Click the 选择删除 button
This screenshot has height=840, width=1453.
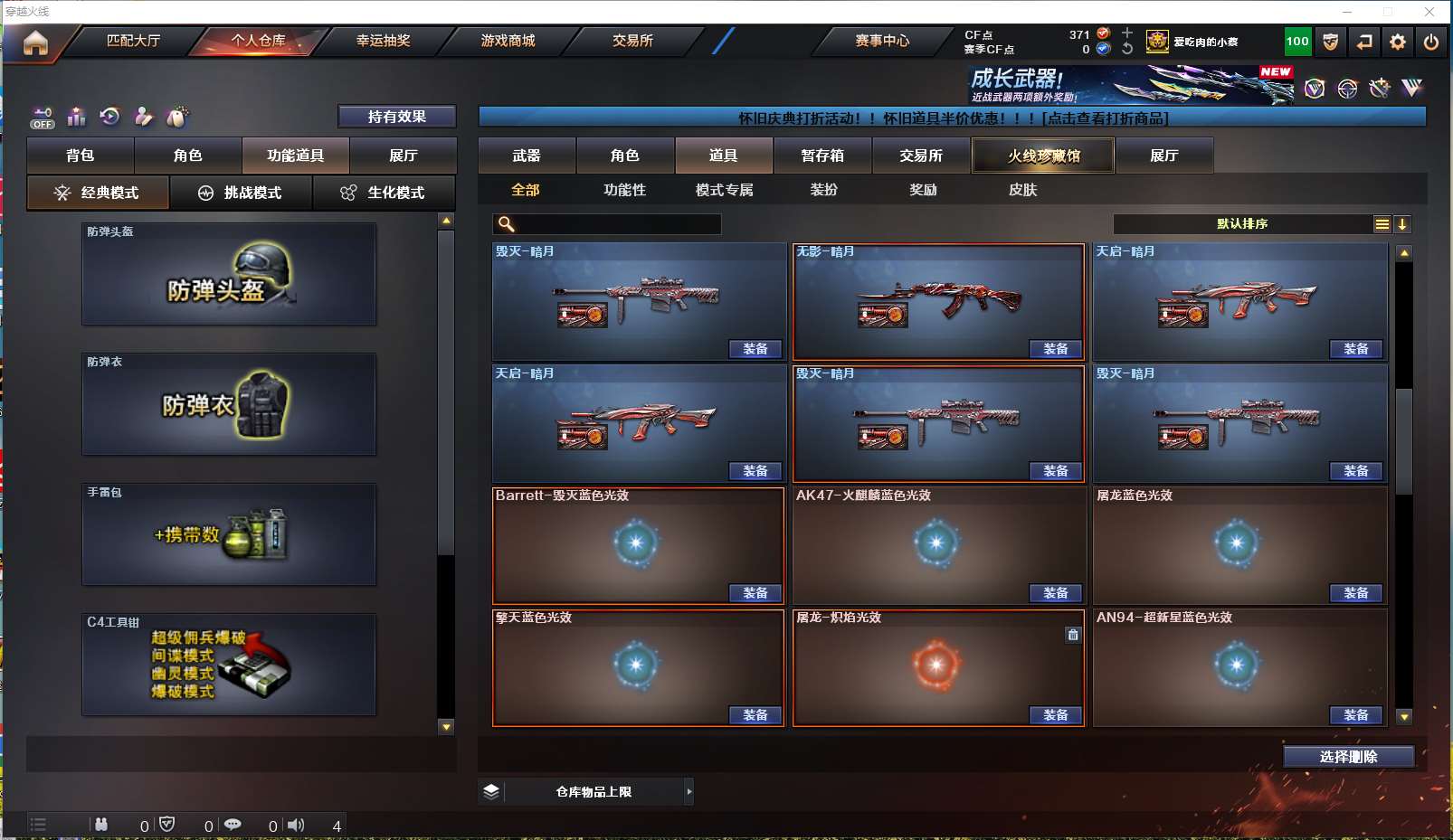click(x=1348, y=757)
